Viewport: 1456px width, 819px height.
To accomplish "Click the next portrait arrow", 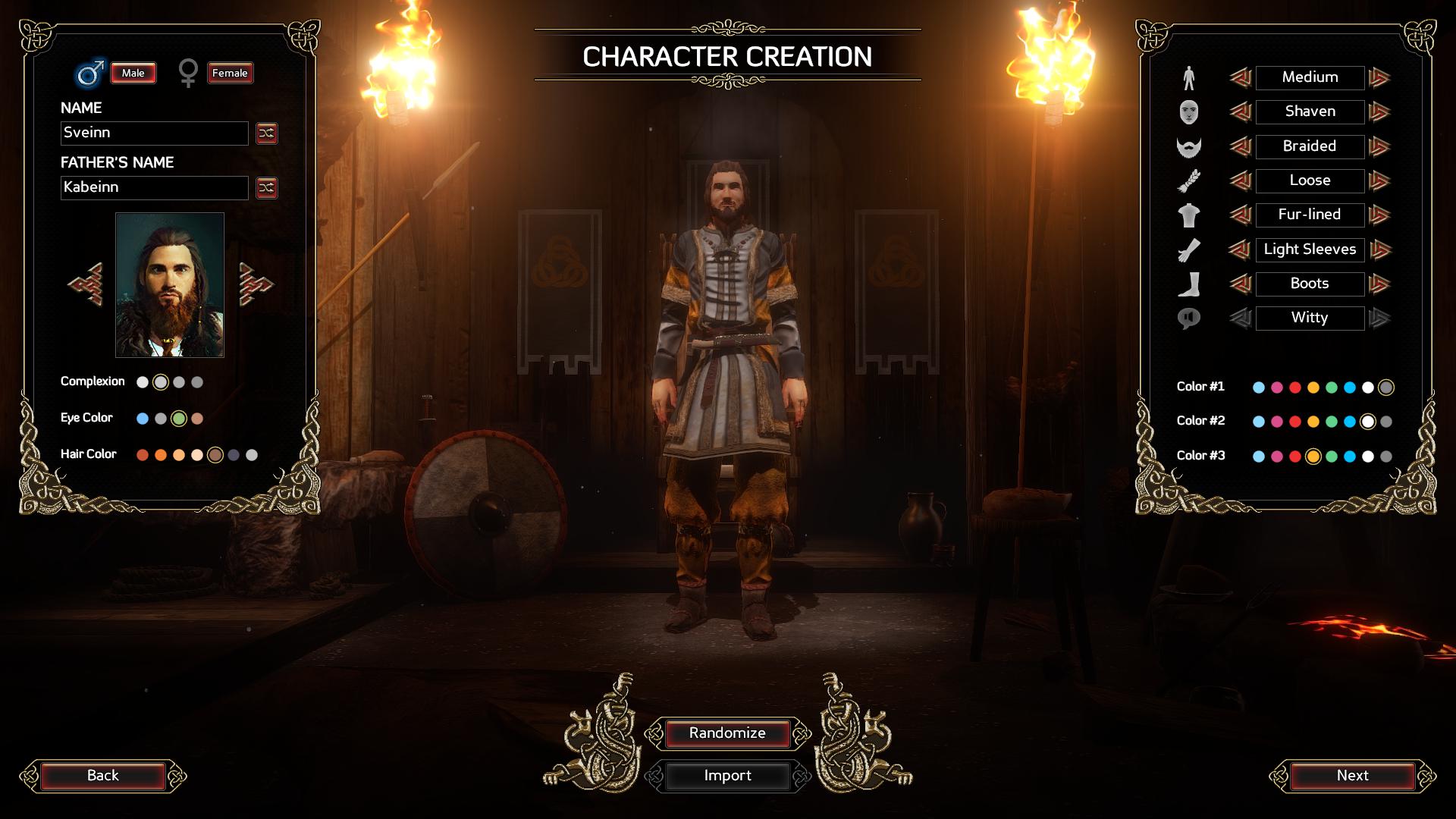I will [256, 284].
